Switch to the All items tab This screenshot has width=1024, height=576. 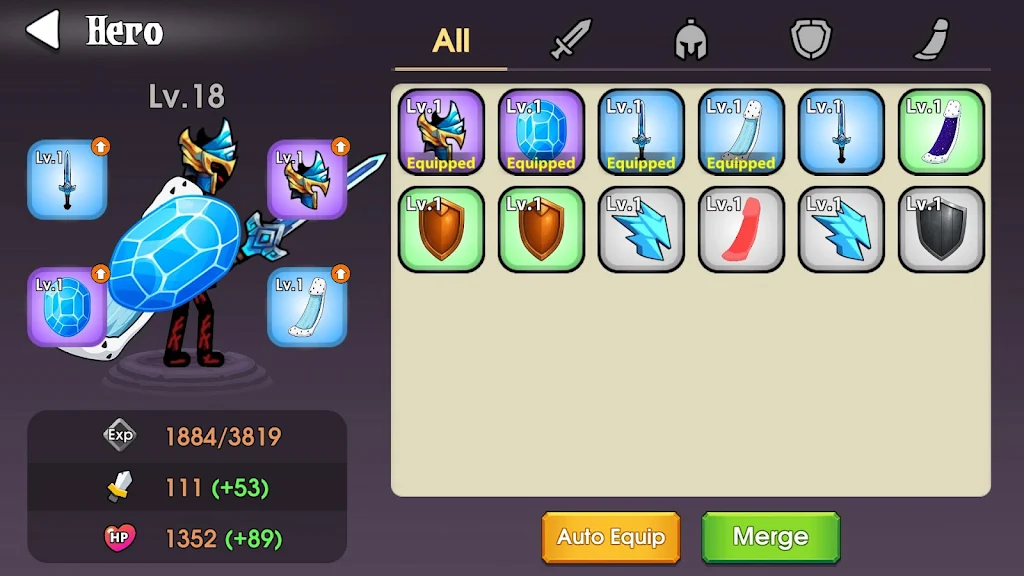point(451,41)
